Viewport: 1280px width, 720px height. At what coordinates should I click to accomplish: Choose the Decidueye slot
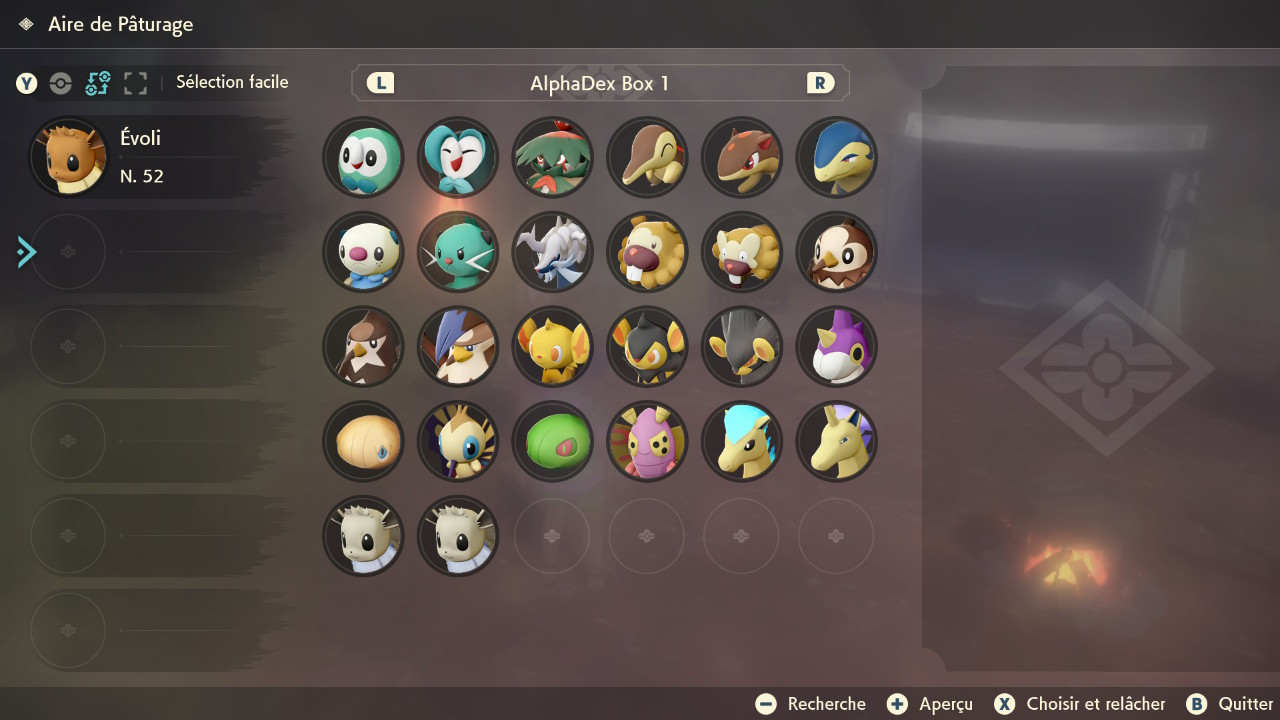coord(552,157)
